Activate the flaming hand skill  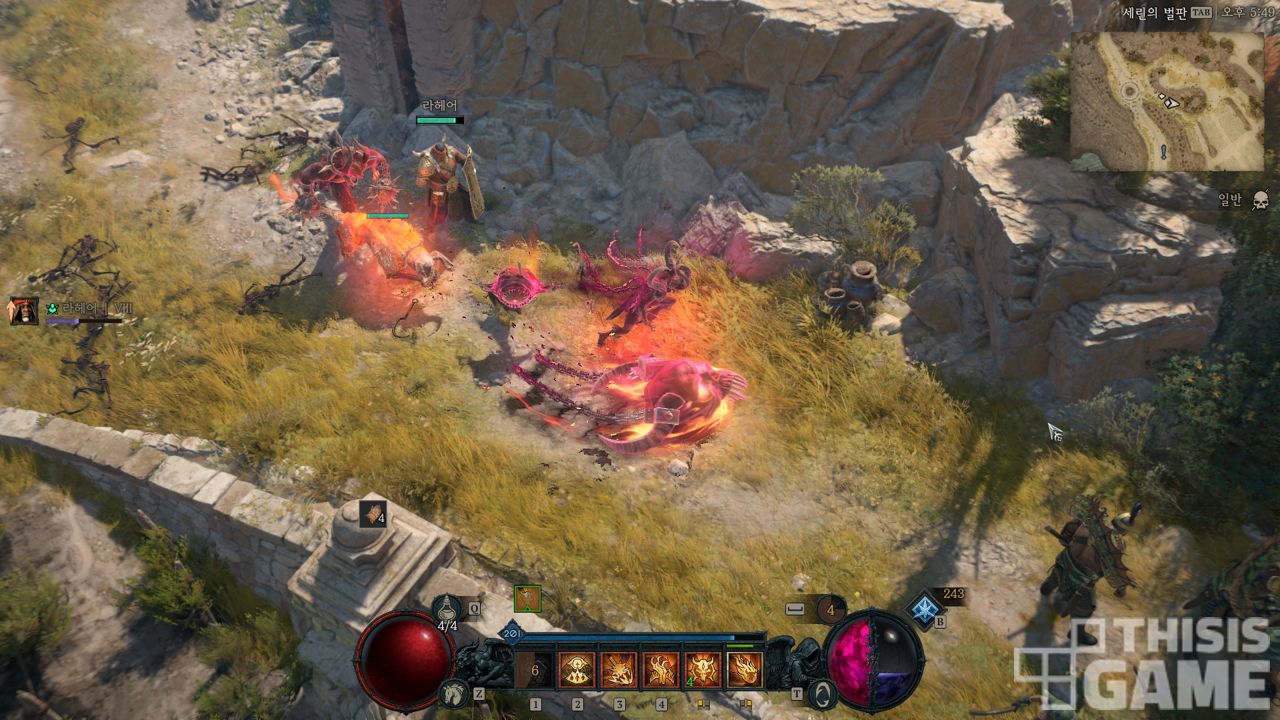pyautogui.click(x=661, y=670)
